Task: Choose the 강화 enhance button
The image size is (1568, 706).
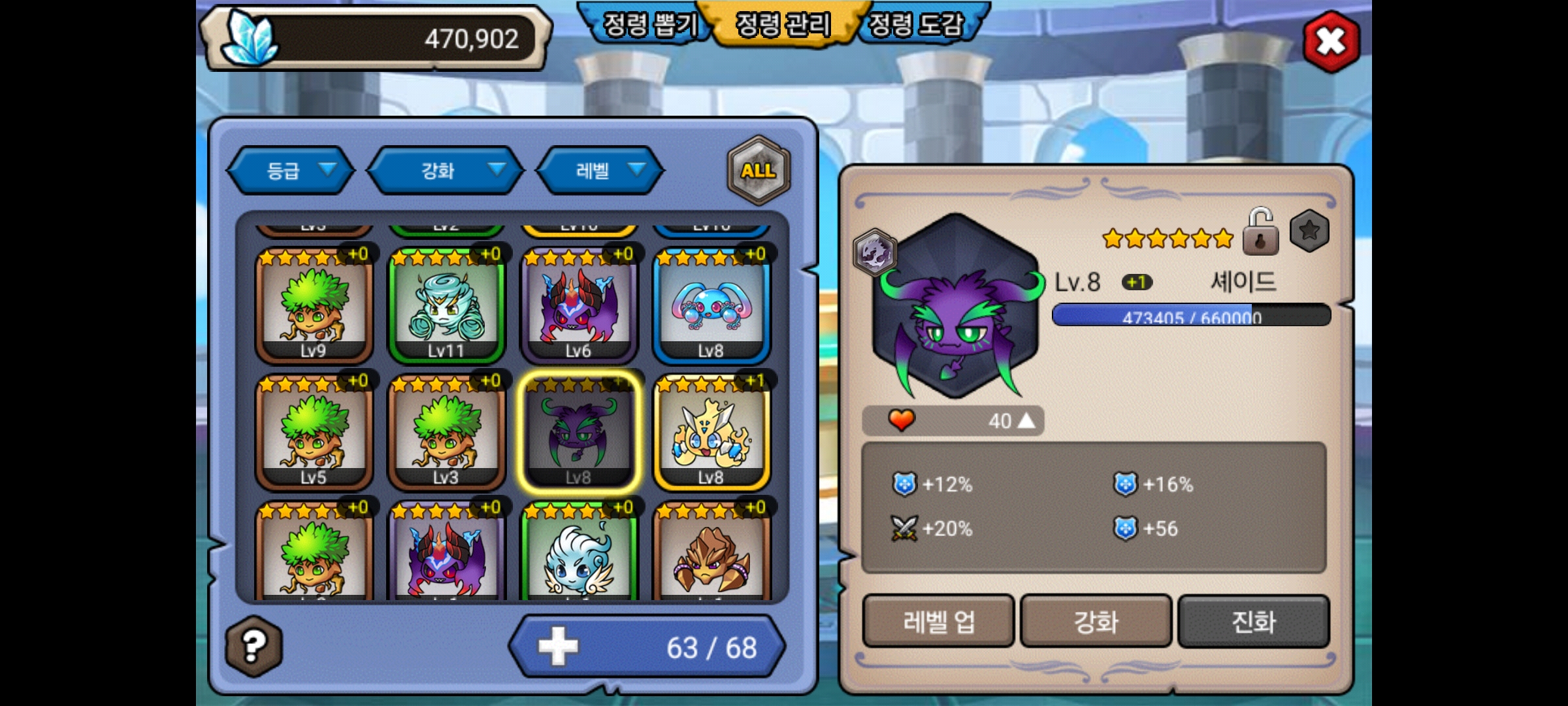Action: [x=1096, y=621]
